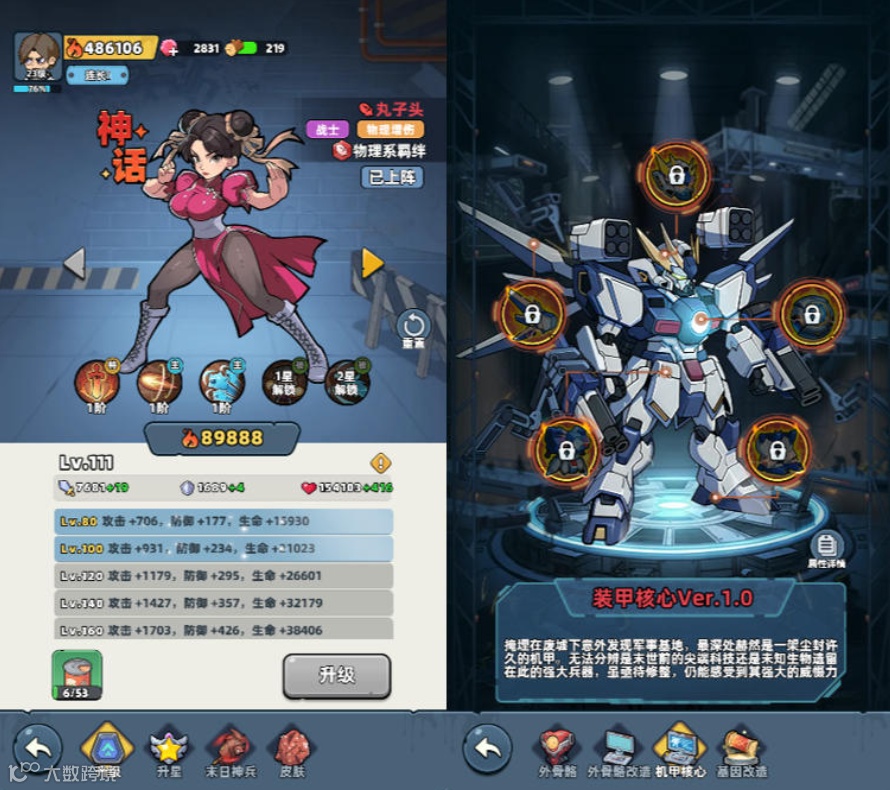Switch to the 末日神兵 weapon tab
The height and width of the screenshot is (790, 890).
[x=230, y=750]
